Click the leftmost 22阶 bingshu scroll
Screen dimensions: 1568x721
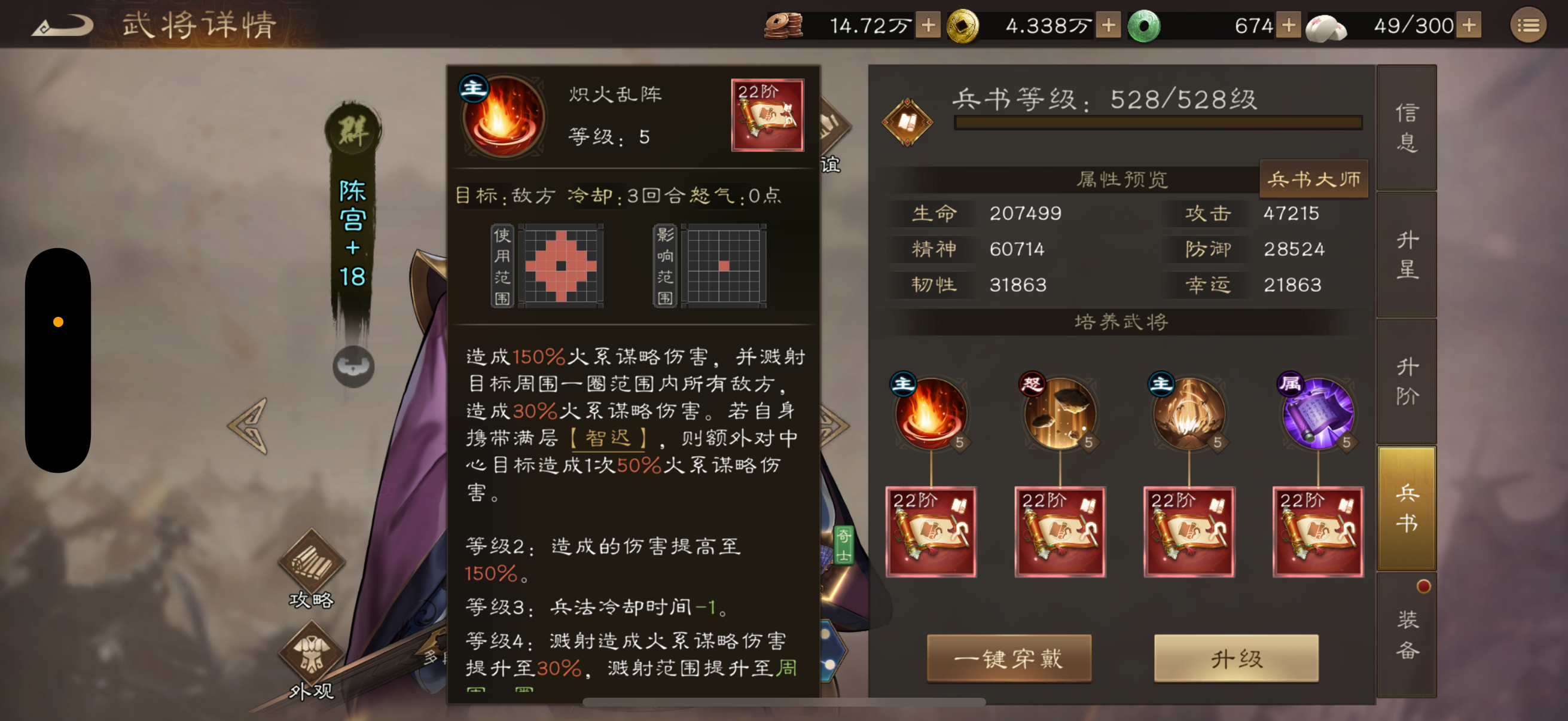[931, 530]
